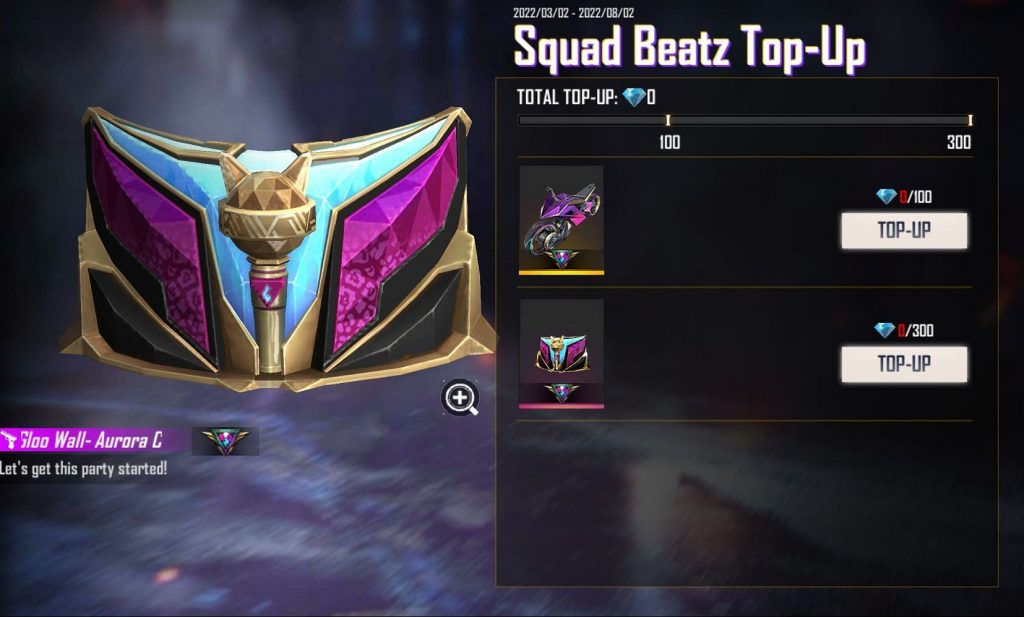1024x617 pixels.
Task: Click the Squad Beatz badge beside item name
Action: pos(225,441)
